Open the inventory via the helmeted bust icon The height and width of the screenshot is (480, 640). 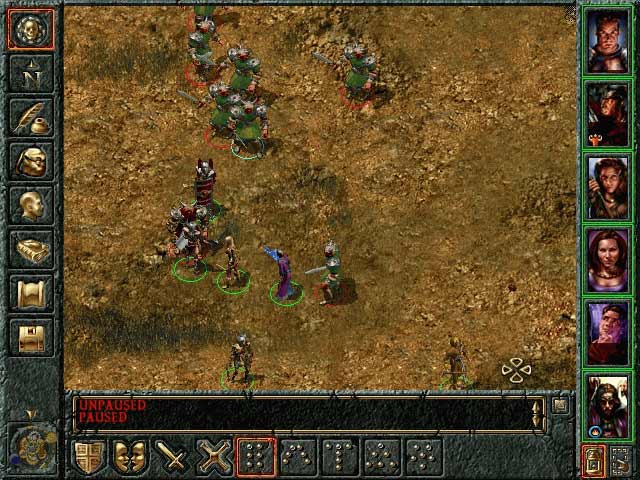click(x=30, y=161)
